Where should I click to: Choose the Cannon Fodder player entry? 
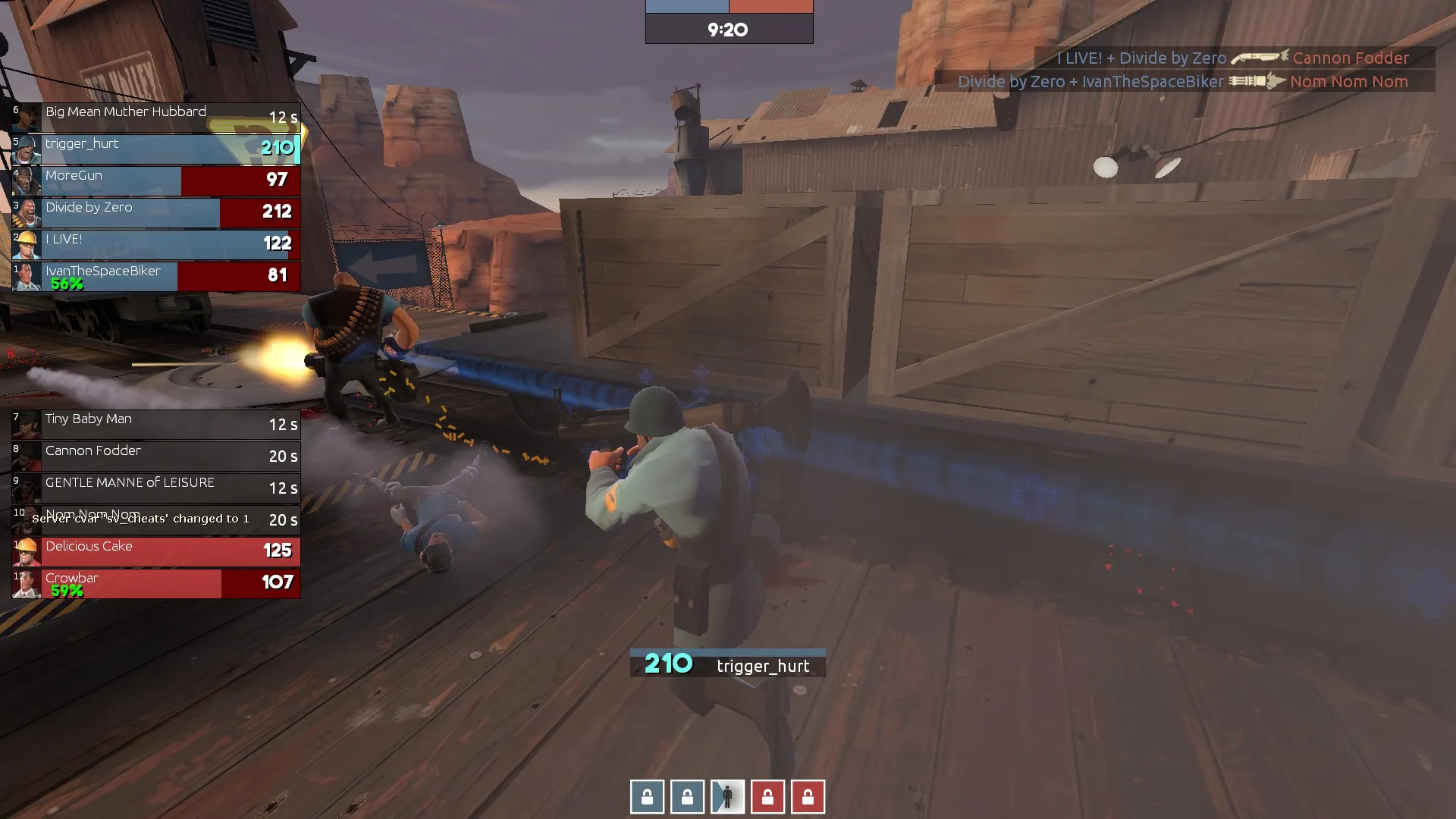tap(155, 456)
